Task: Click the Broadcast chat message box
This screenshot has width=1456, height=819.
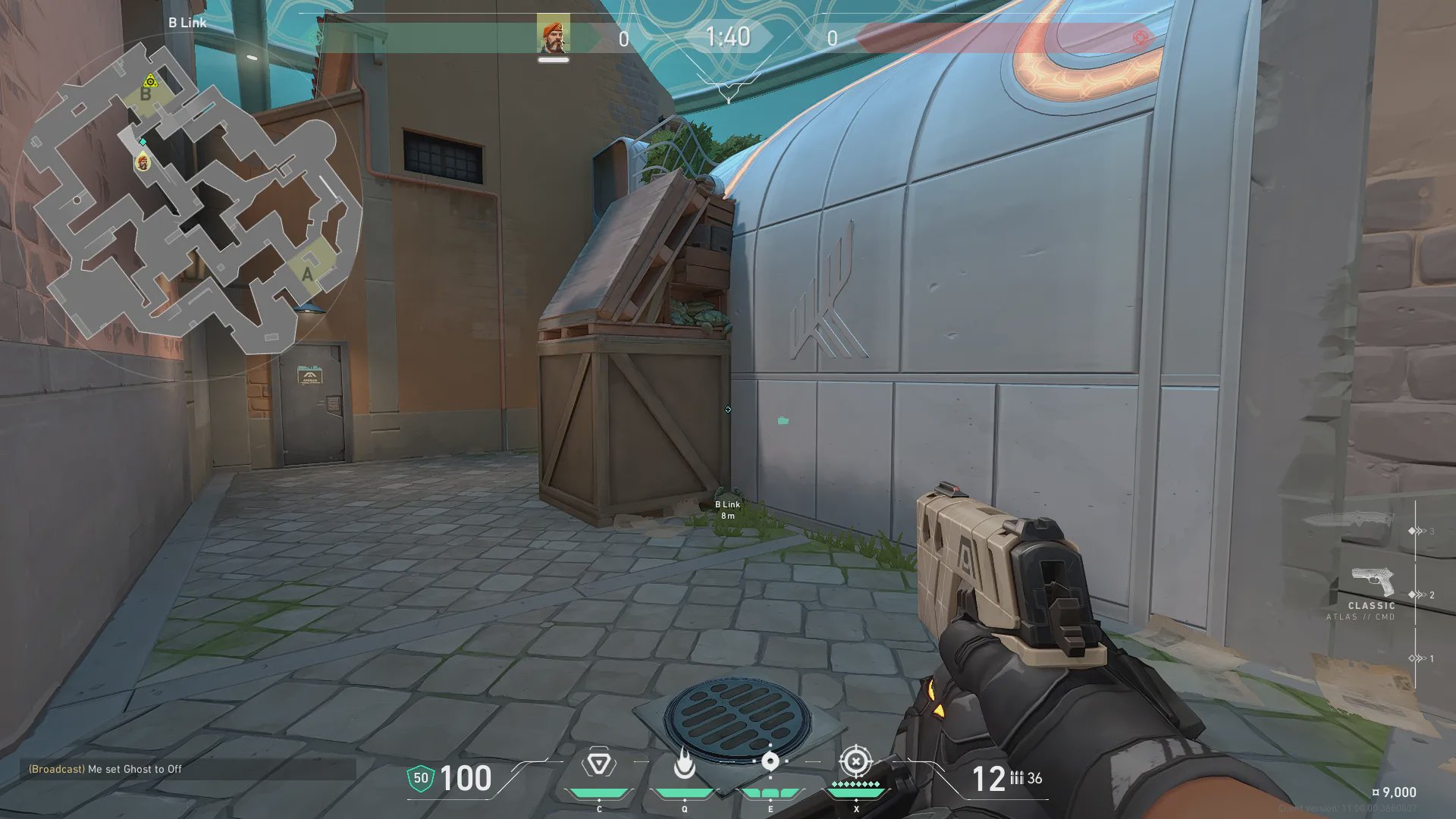Action: point(187,769)
